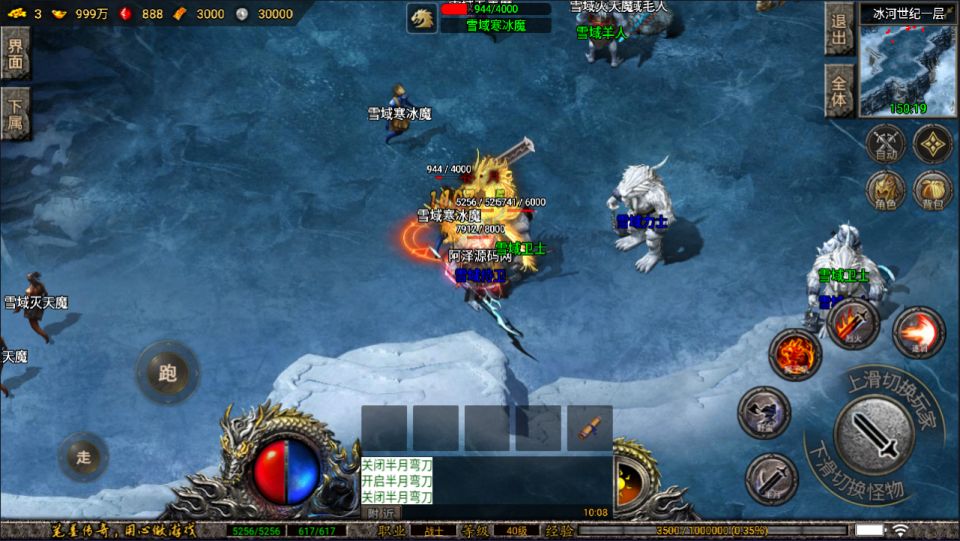This screenshot has width=960, height=541.
Task: Trigger the 野蛮 charge skill
Action: (764, 413)
